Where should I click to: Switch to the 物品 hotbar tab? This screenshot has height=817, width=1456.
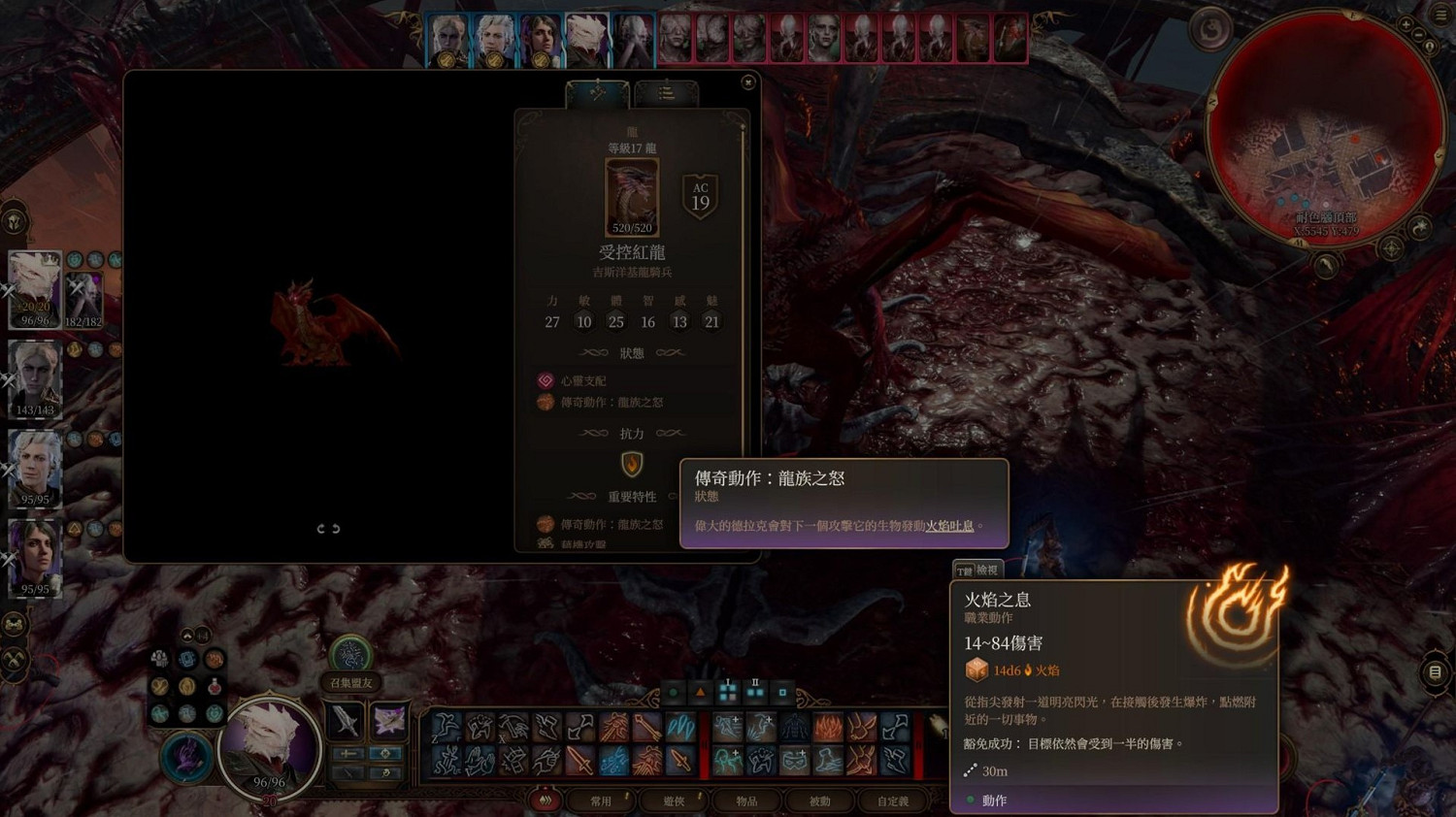745,801
